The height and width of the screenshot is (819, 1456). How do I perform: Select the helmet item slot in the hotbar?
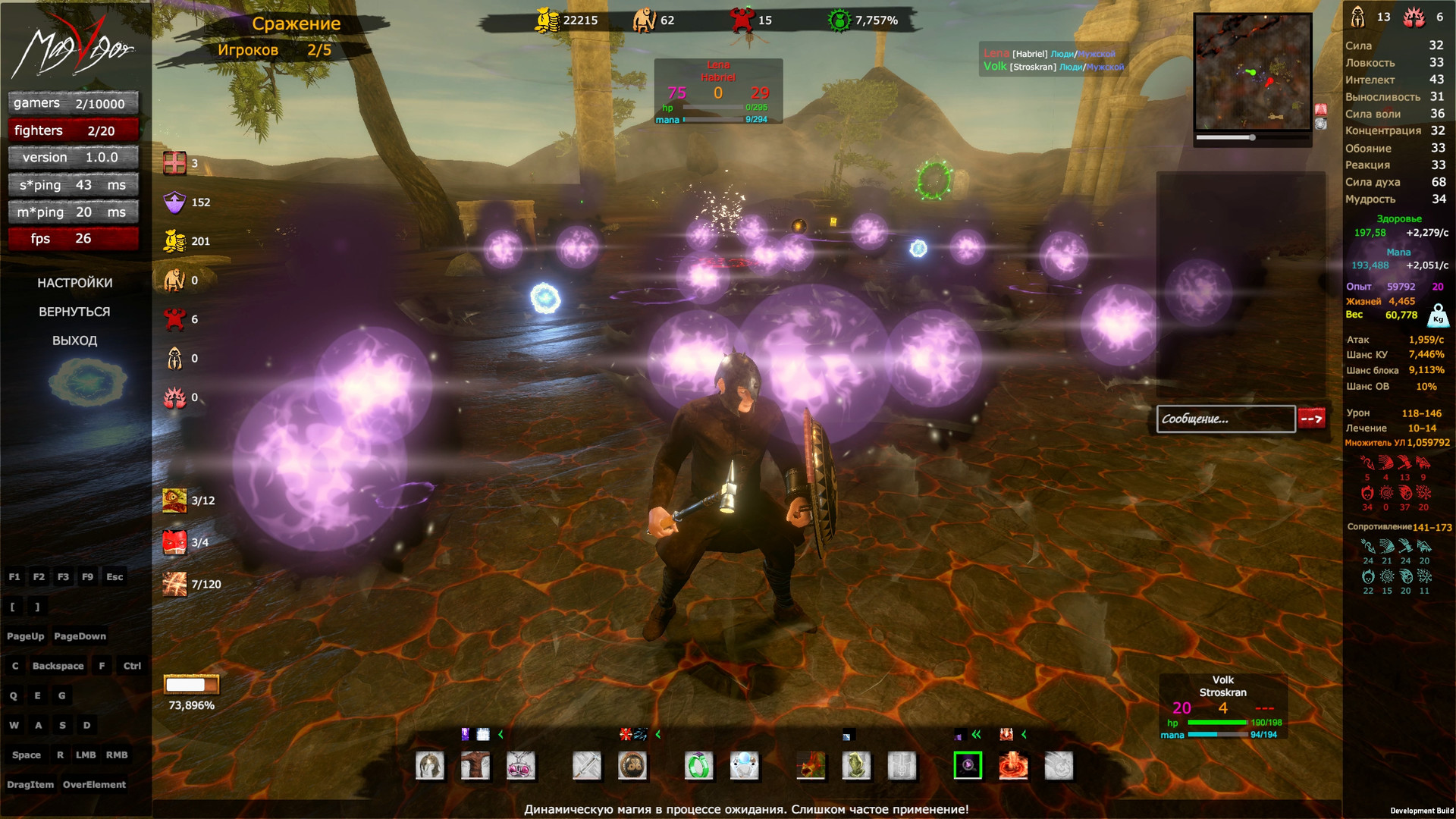430,766
